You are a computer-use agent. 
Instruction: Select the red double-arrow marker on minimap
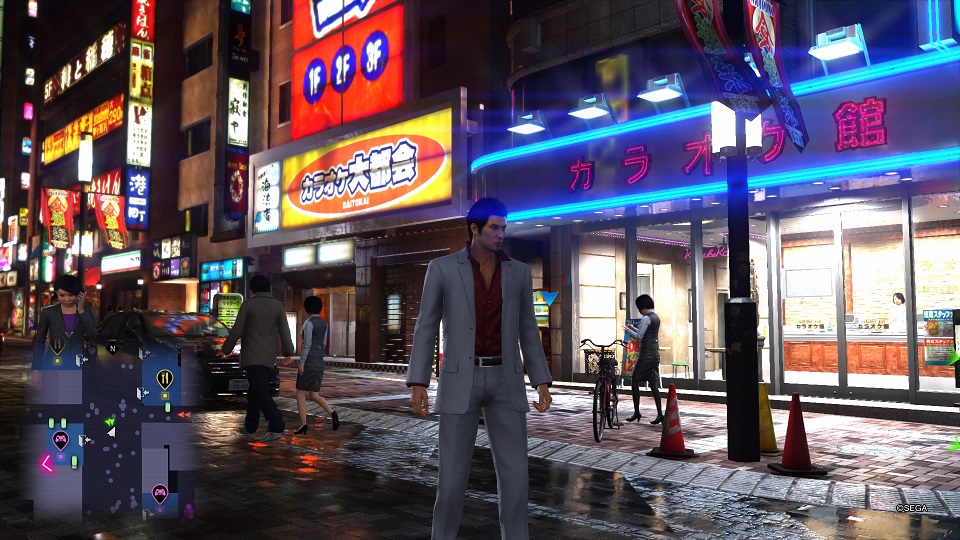pyautogui.click(x=183, y=414)
